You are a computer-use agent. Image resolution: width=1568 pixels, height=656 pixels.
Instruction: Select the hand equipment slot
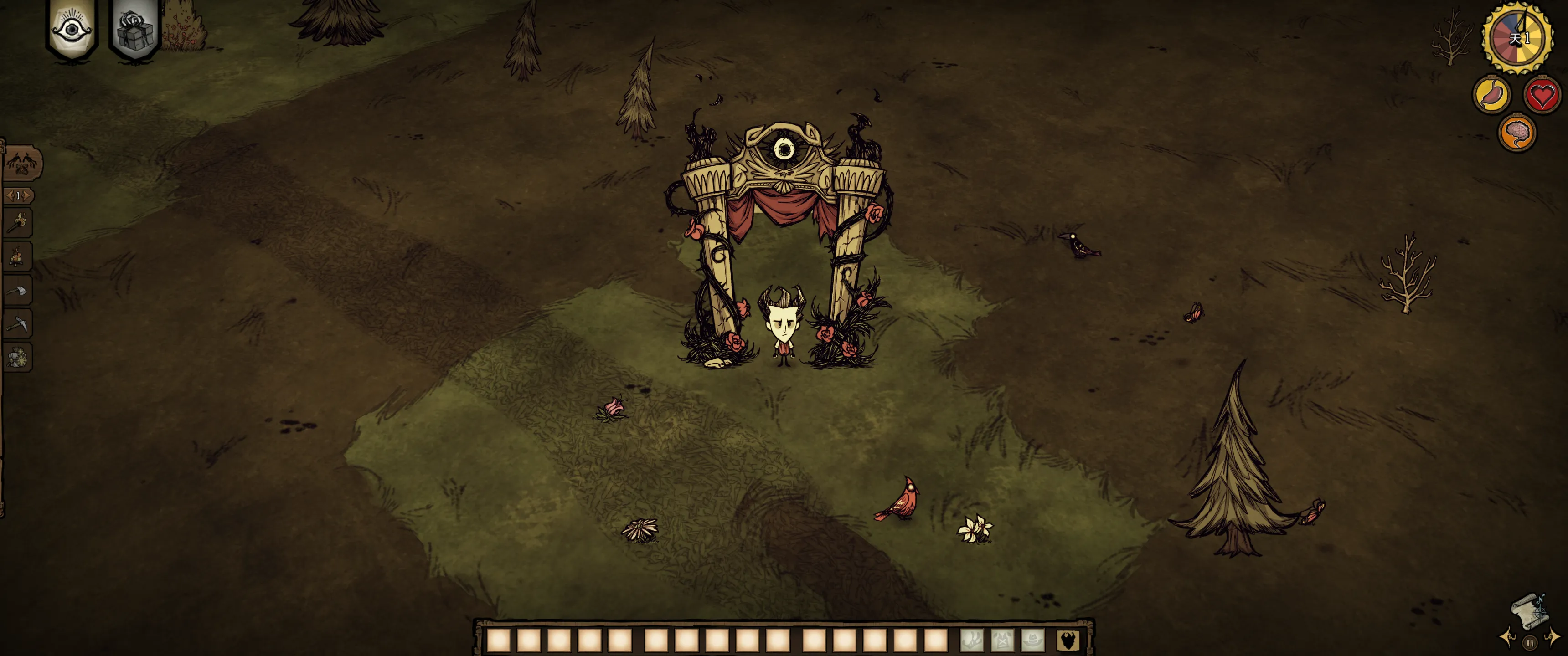click(972, 640)
